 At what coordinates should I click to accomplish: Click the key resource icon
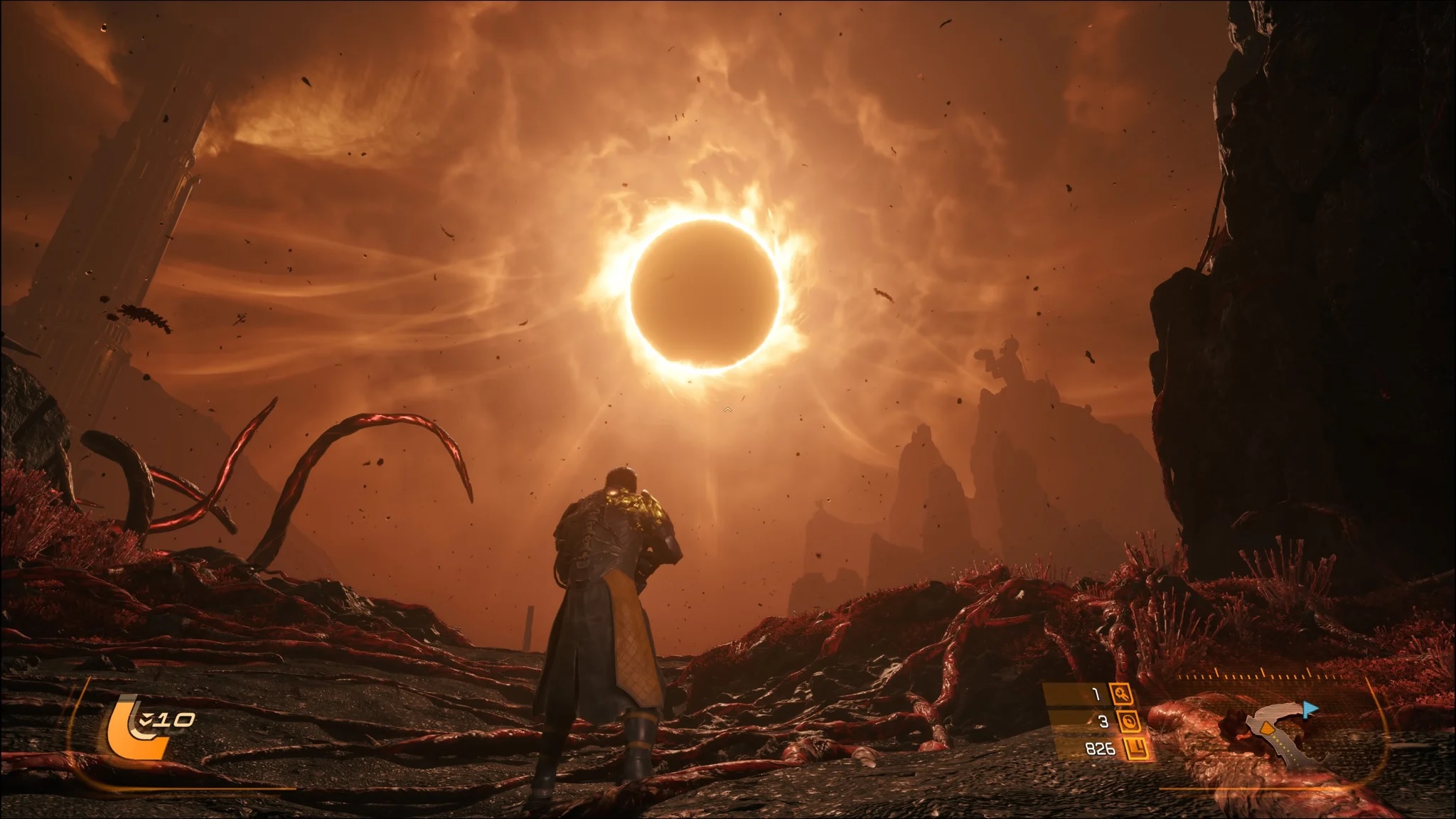click(1124, 695)
